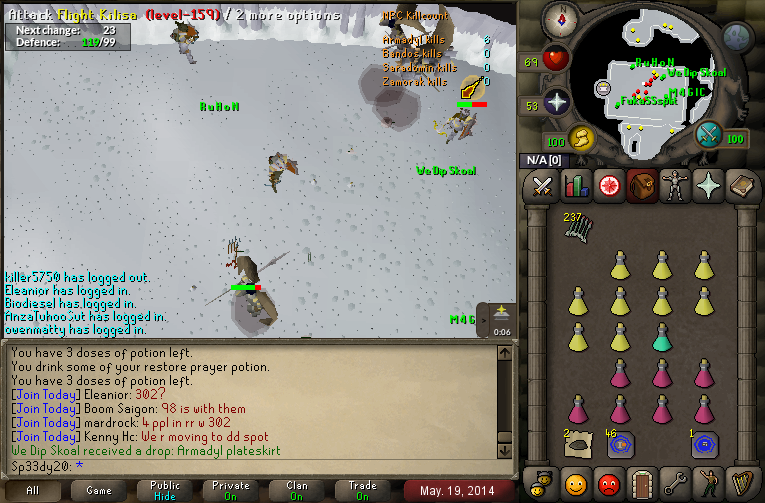
Task: Click the compass to face north
Action: coord(561,19)
